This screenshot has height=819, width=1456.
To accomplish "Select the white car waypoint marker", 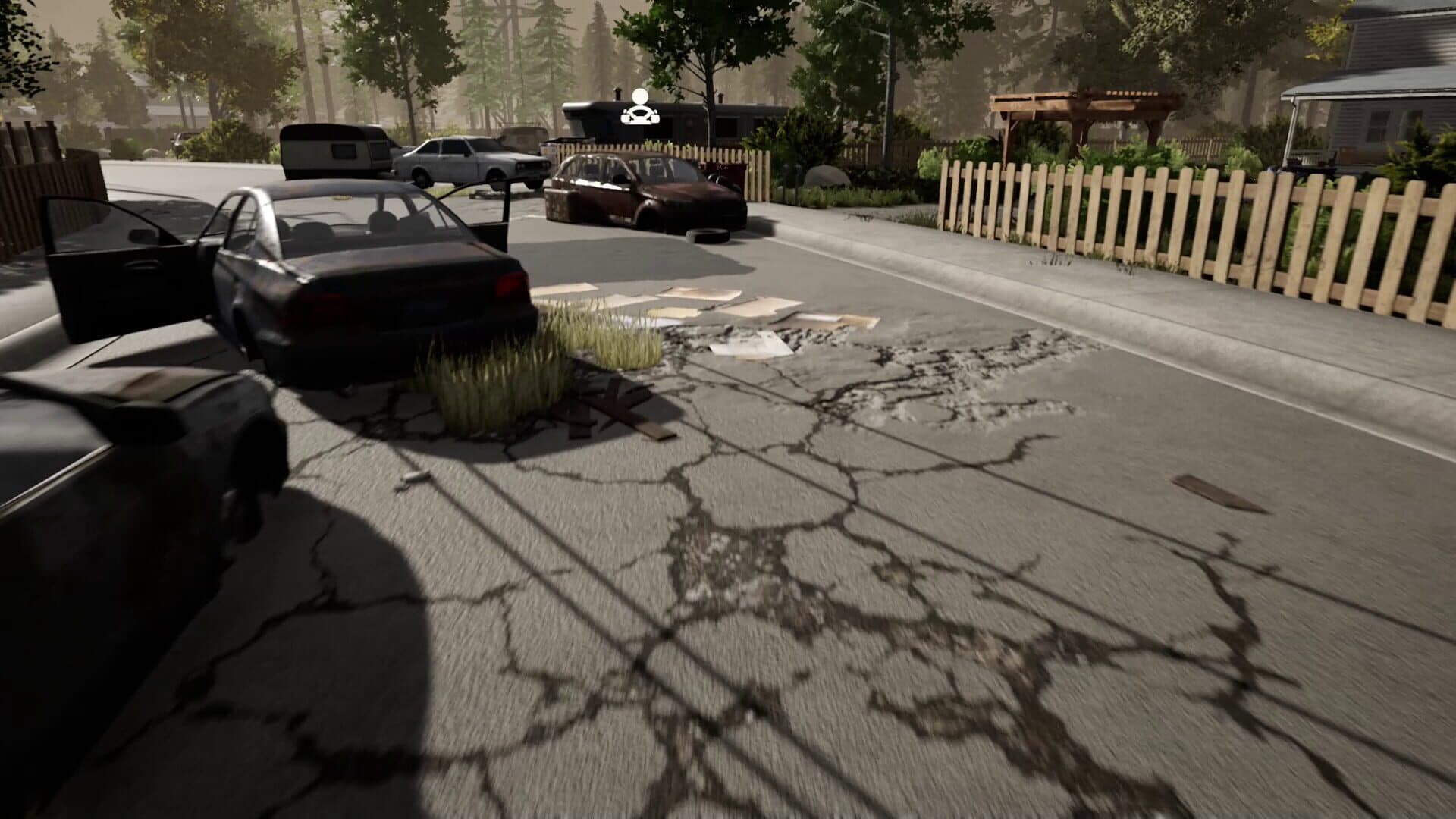I will (x=640, y=108).
